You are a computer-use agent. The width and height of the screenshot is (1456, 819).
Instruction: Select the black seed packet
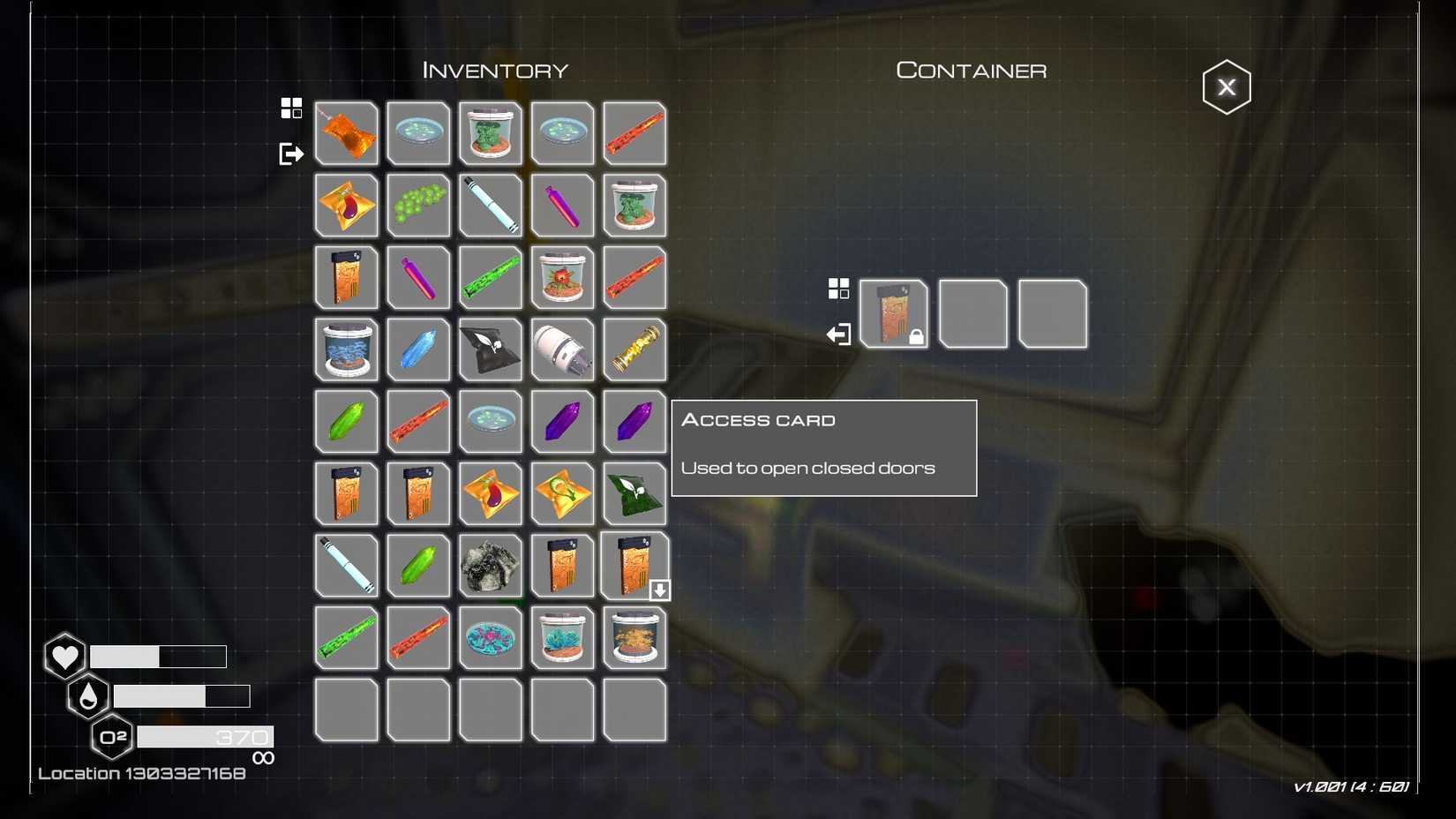[x=491, y=349]
